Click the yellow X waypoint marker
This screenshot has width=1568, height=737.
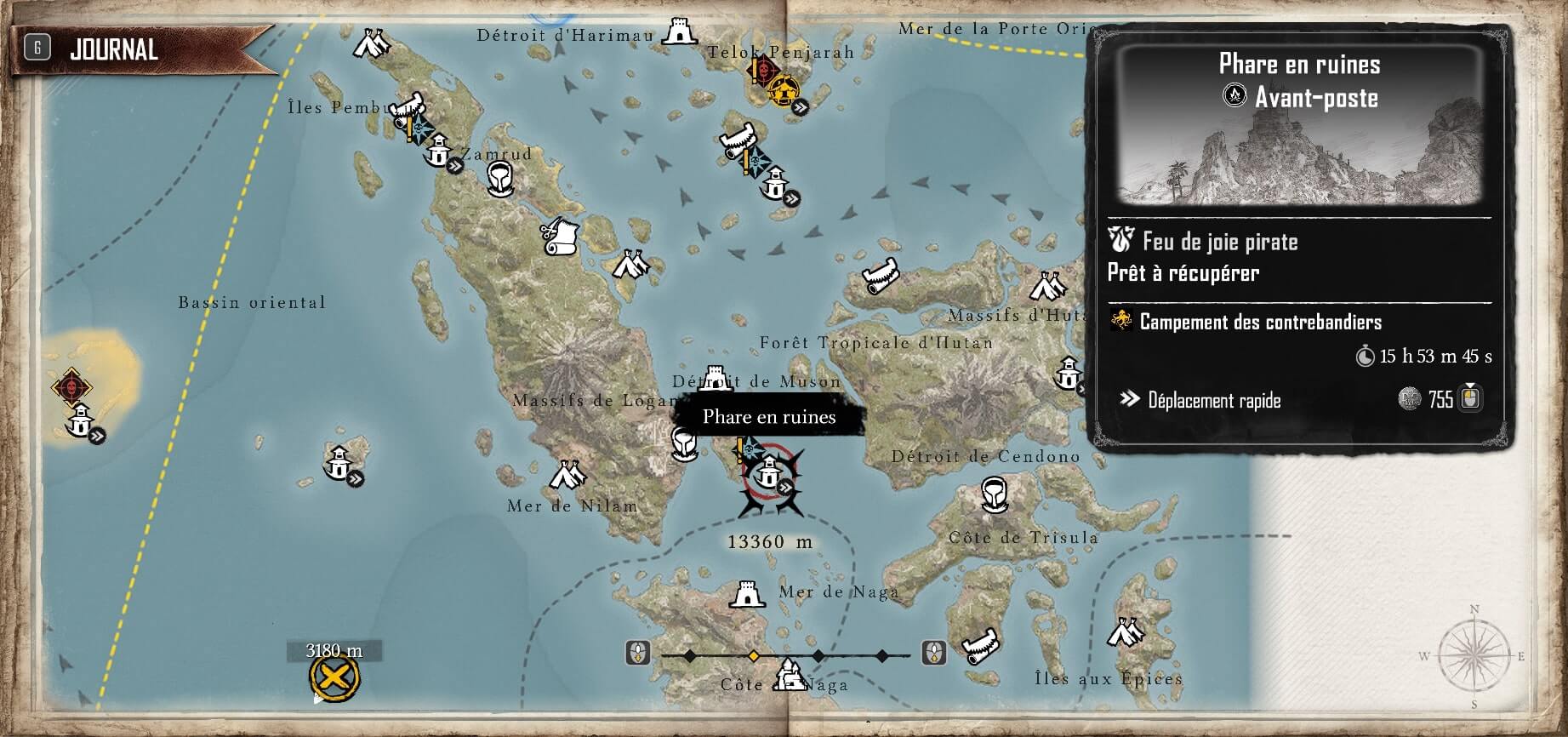click(x=334, y=678)
